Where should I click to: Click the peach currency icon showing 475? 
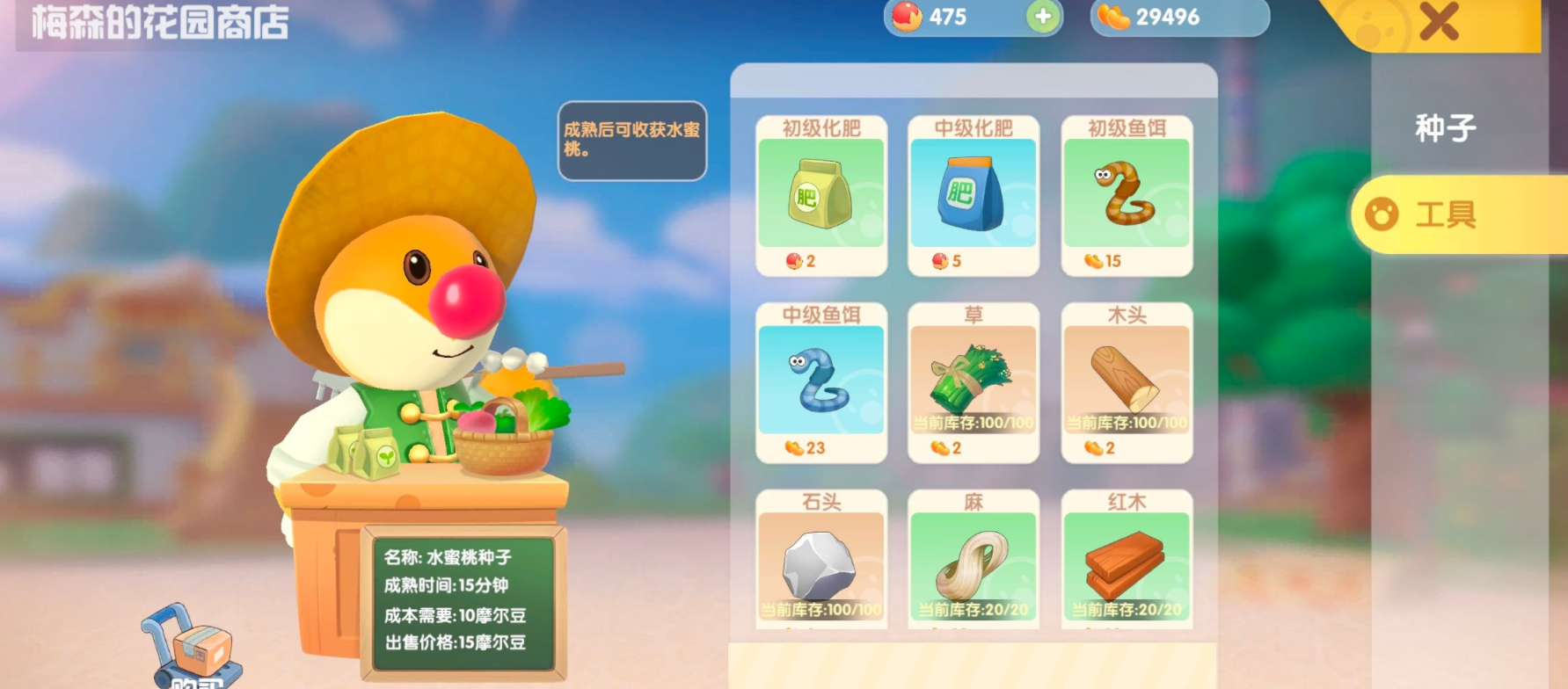pos(904,15)
